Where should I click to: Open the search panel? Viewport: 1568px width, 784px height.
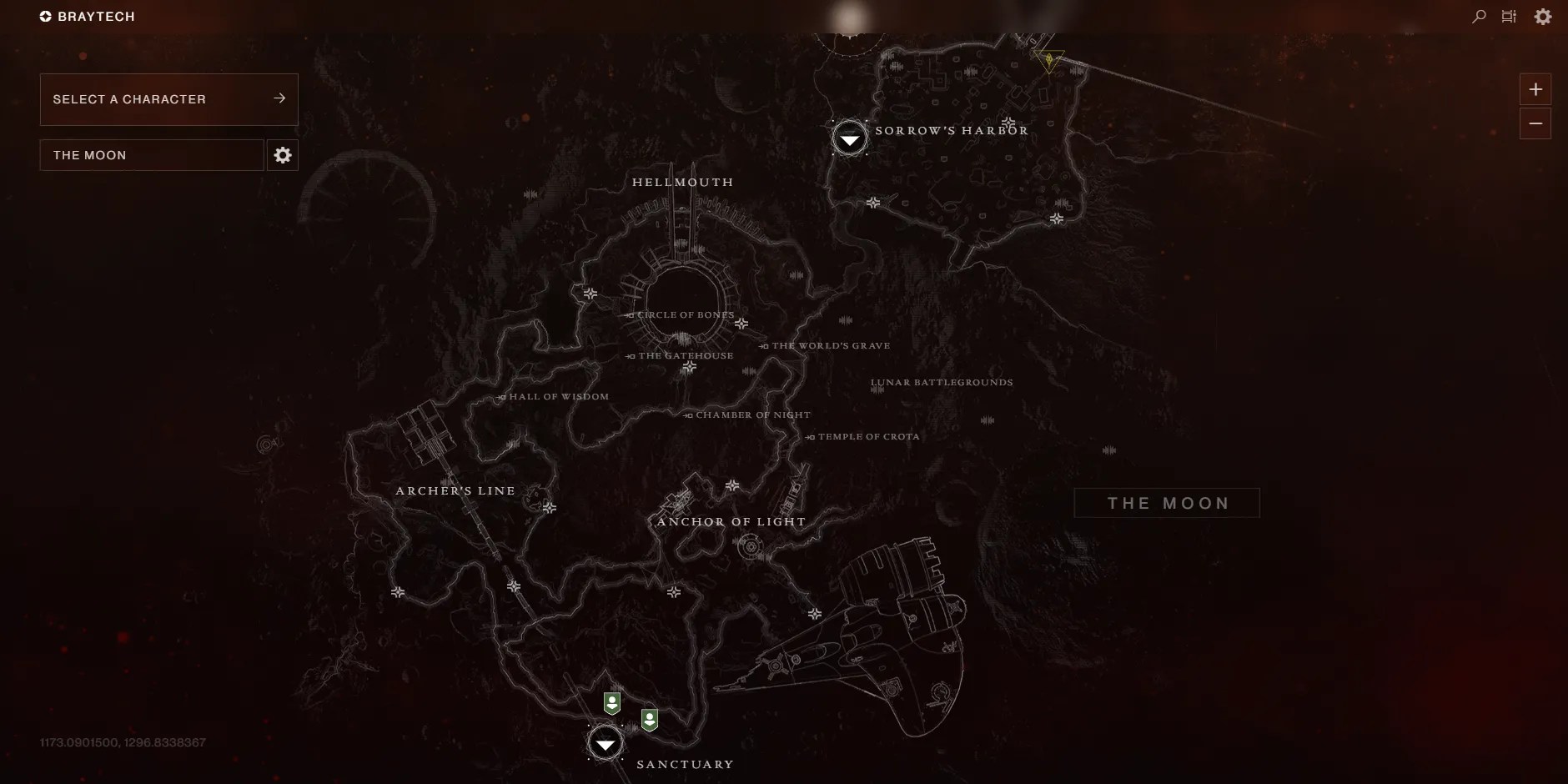pos(1477,16)
